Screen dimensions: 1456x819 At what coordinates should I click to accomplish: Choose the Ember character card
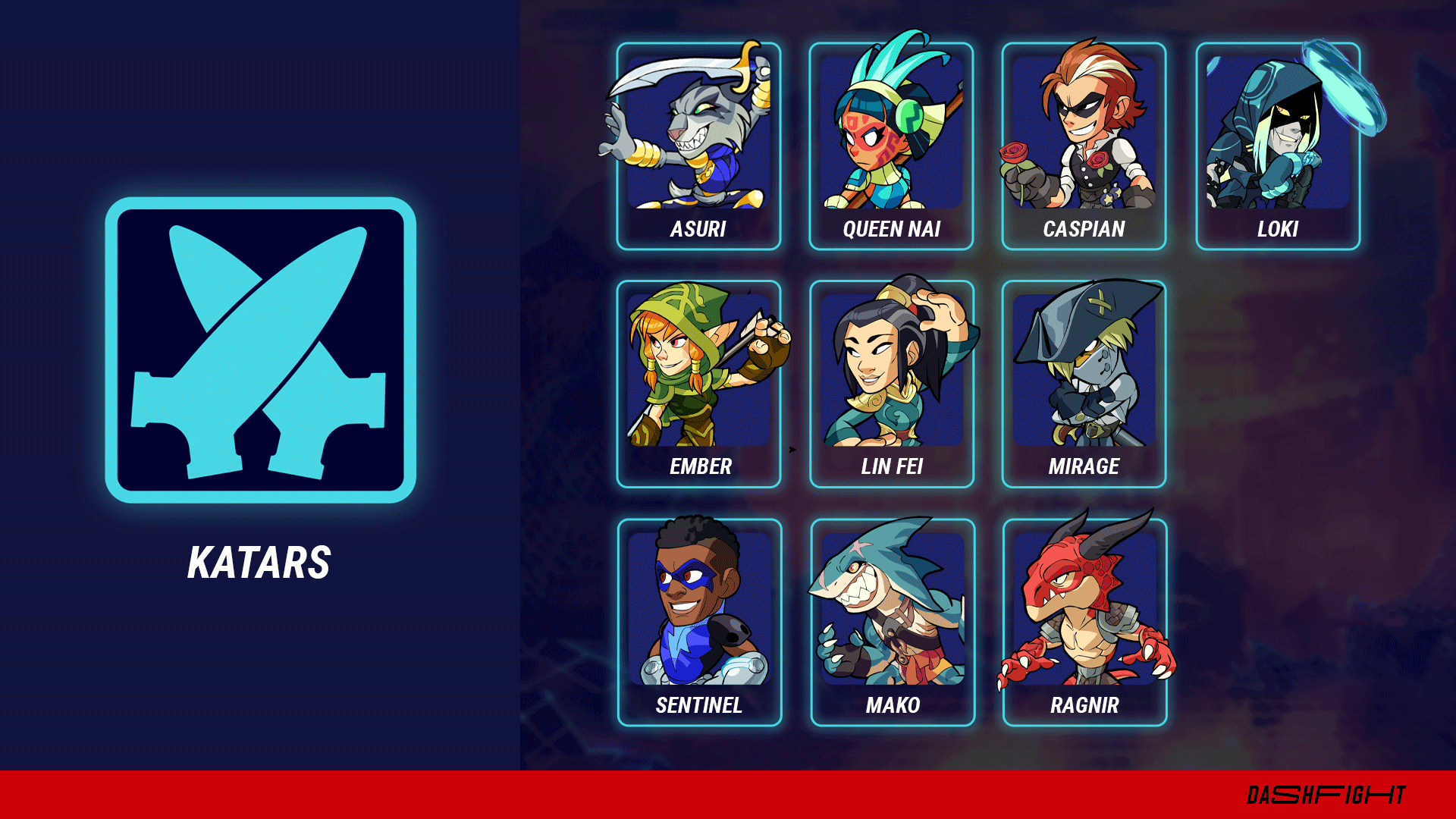698,384
